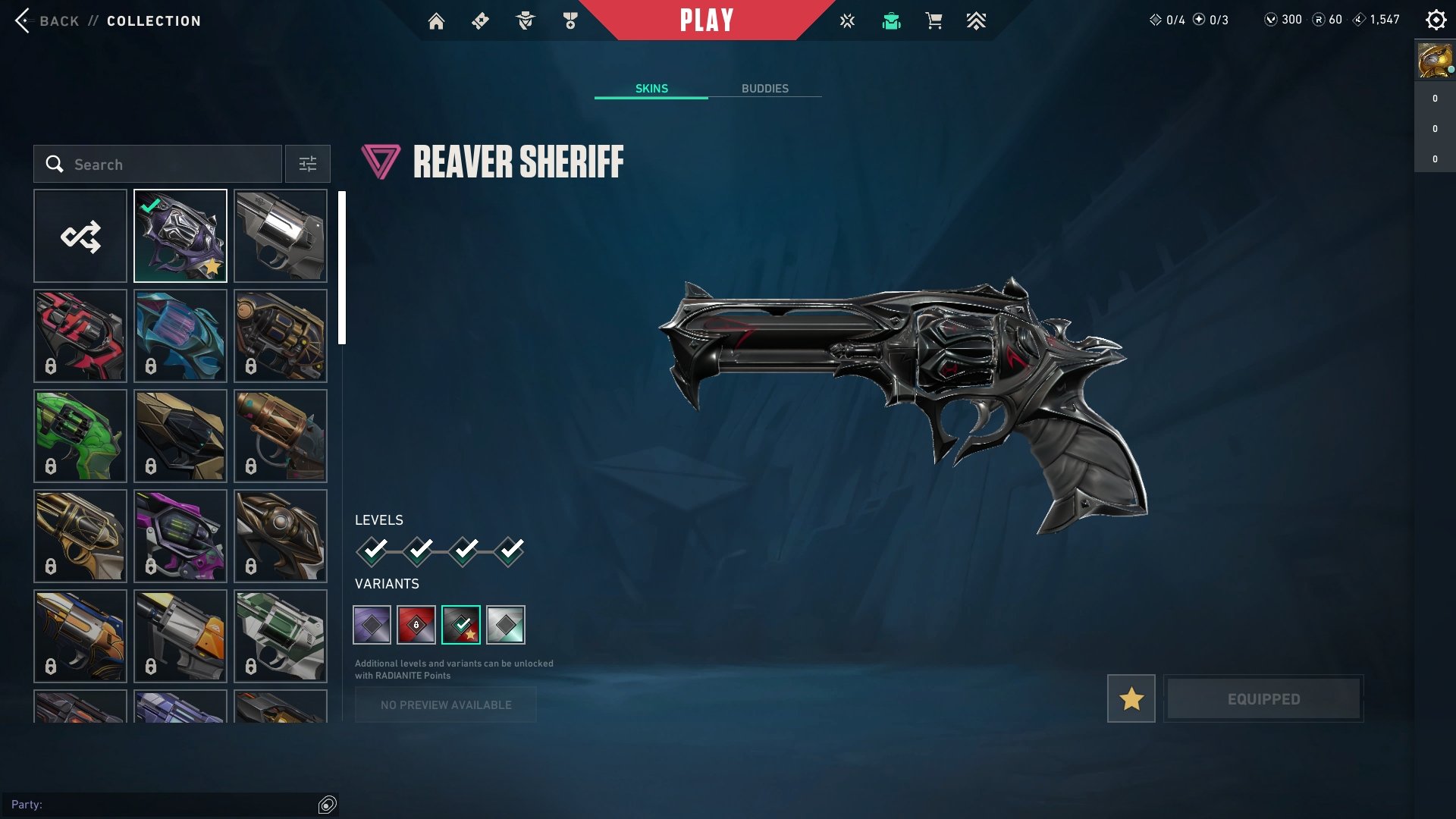Select the Battlepass ticket icon
Viewport: 1456px width, 819px height.
[479, 21]
